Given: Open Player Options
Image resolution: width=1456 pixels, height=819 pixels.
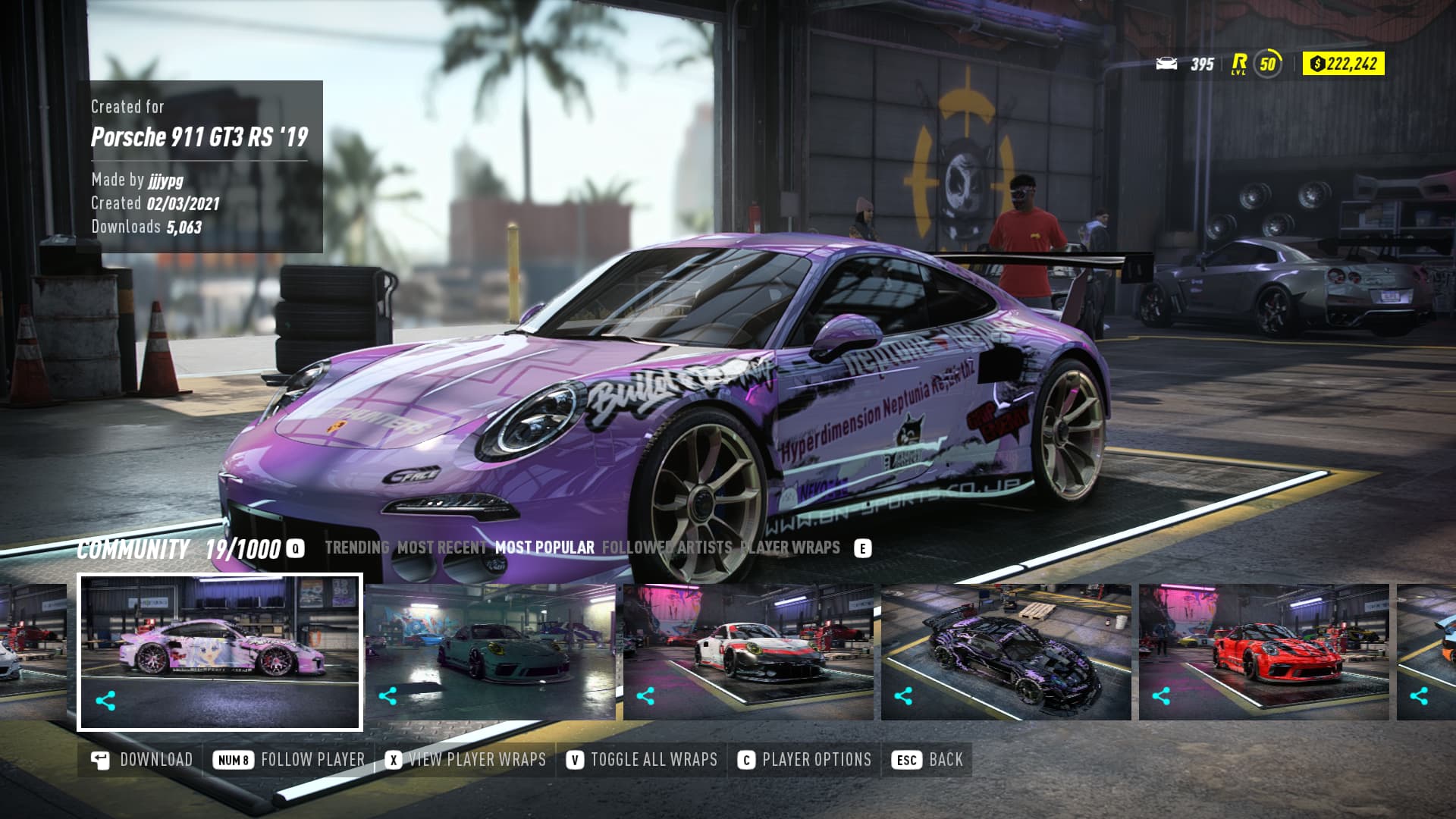Looking at the screenshot, I should point(805,760).
